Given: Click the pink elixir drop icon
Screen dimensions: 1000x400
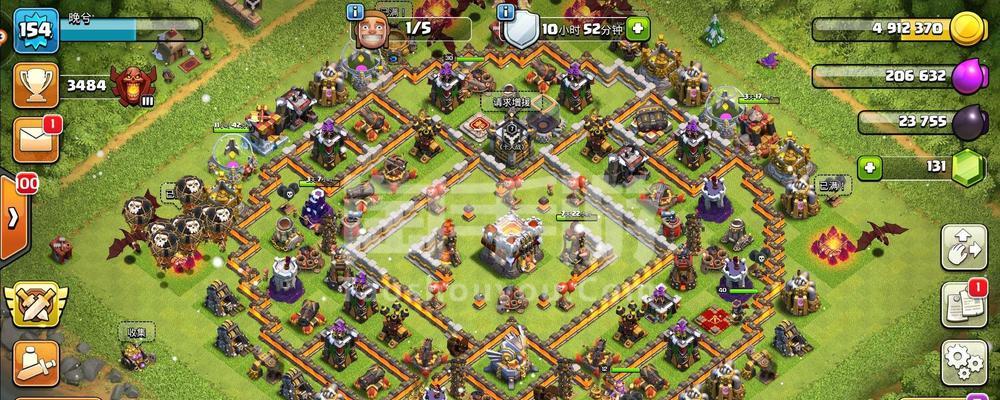Looking at the screenshot, I should point(967,75).
